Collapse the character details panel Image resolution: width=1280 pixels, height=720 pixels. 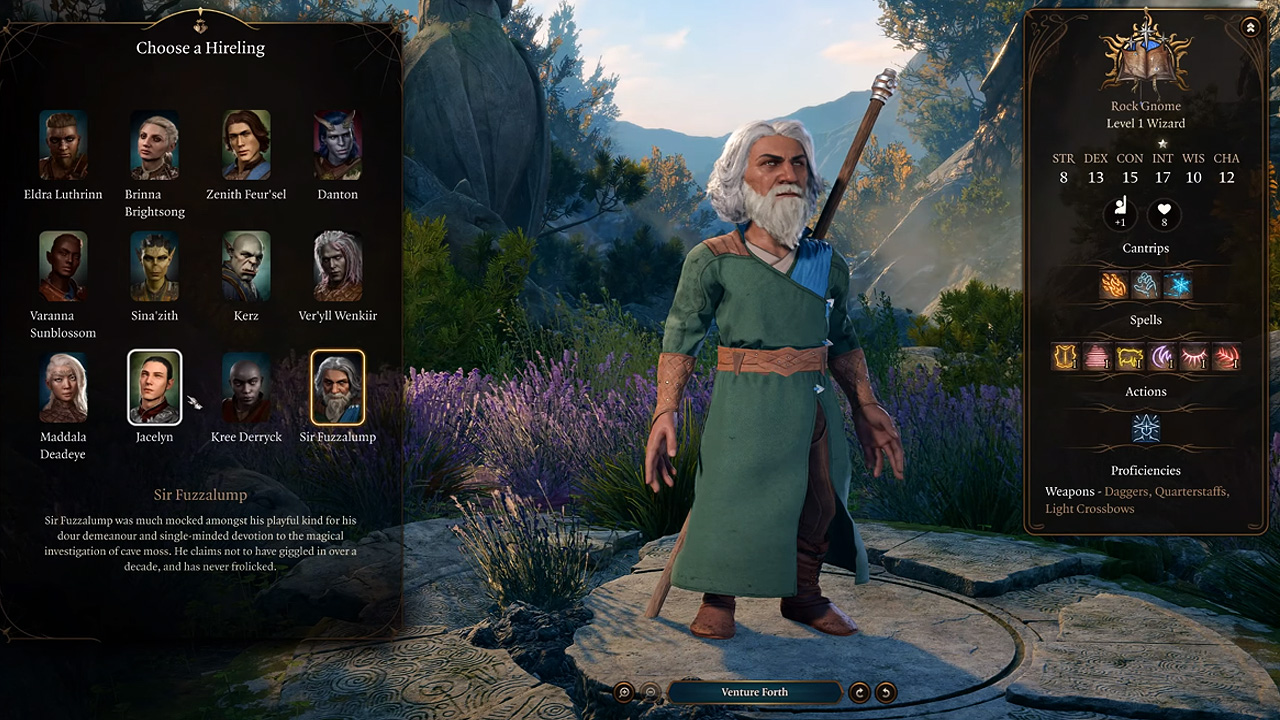point(1250,28)
